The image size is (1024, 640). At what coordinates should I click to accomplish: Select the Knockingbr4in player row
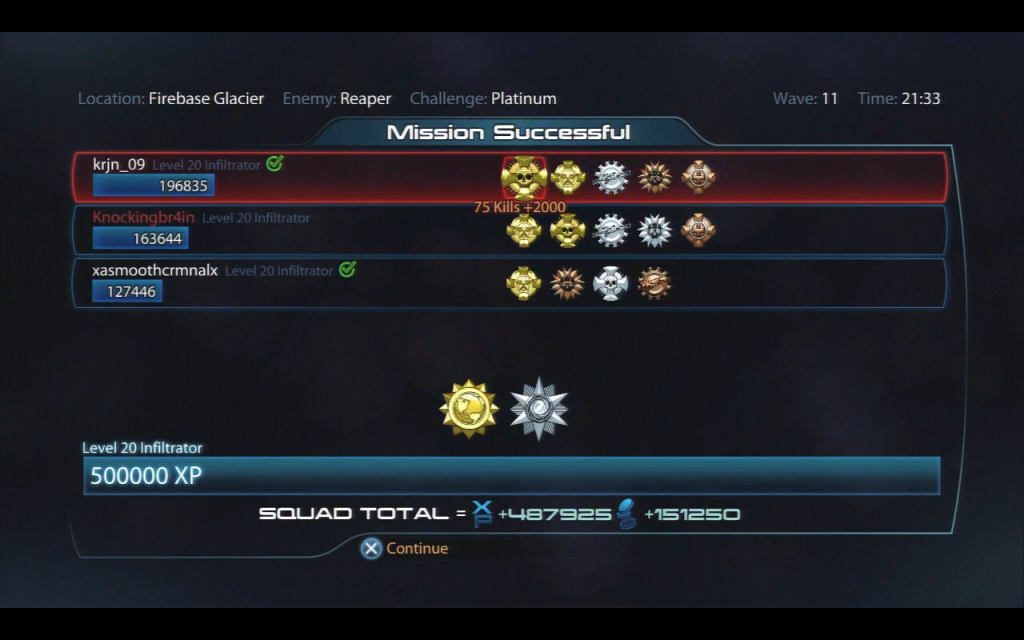click(x=300, y=230)
